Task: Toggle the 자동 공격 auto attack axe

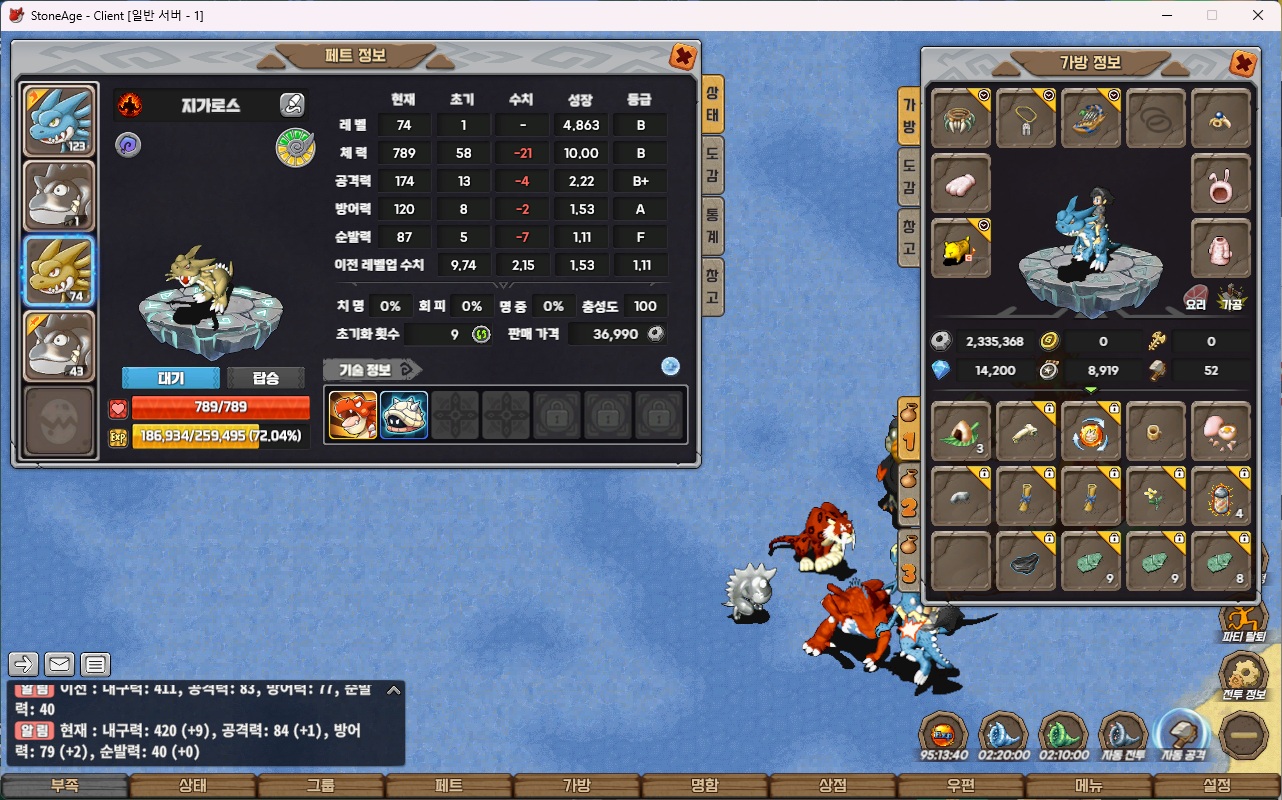Action: pyautogui.click(x=1183, y=738)
